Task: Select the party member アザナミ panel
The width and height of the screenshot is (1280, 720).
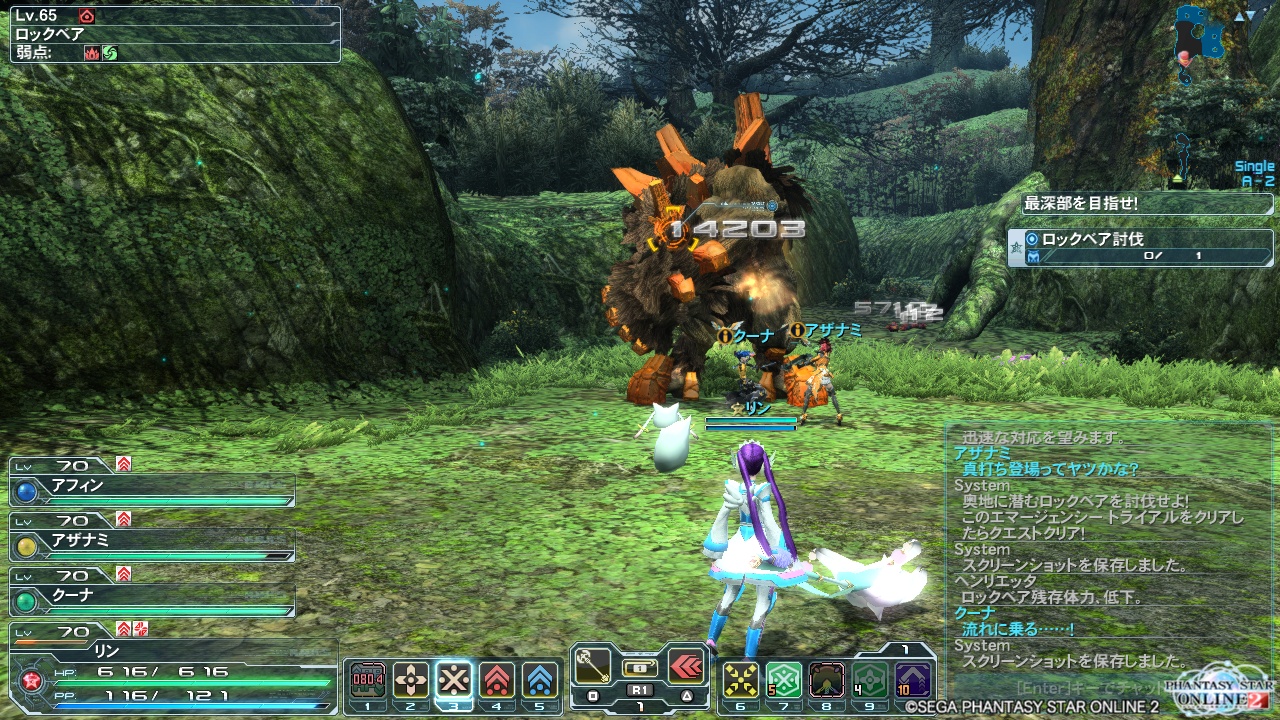Action: [152, 542]
